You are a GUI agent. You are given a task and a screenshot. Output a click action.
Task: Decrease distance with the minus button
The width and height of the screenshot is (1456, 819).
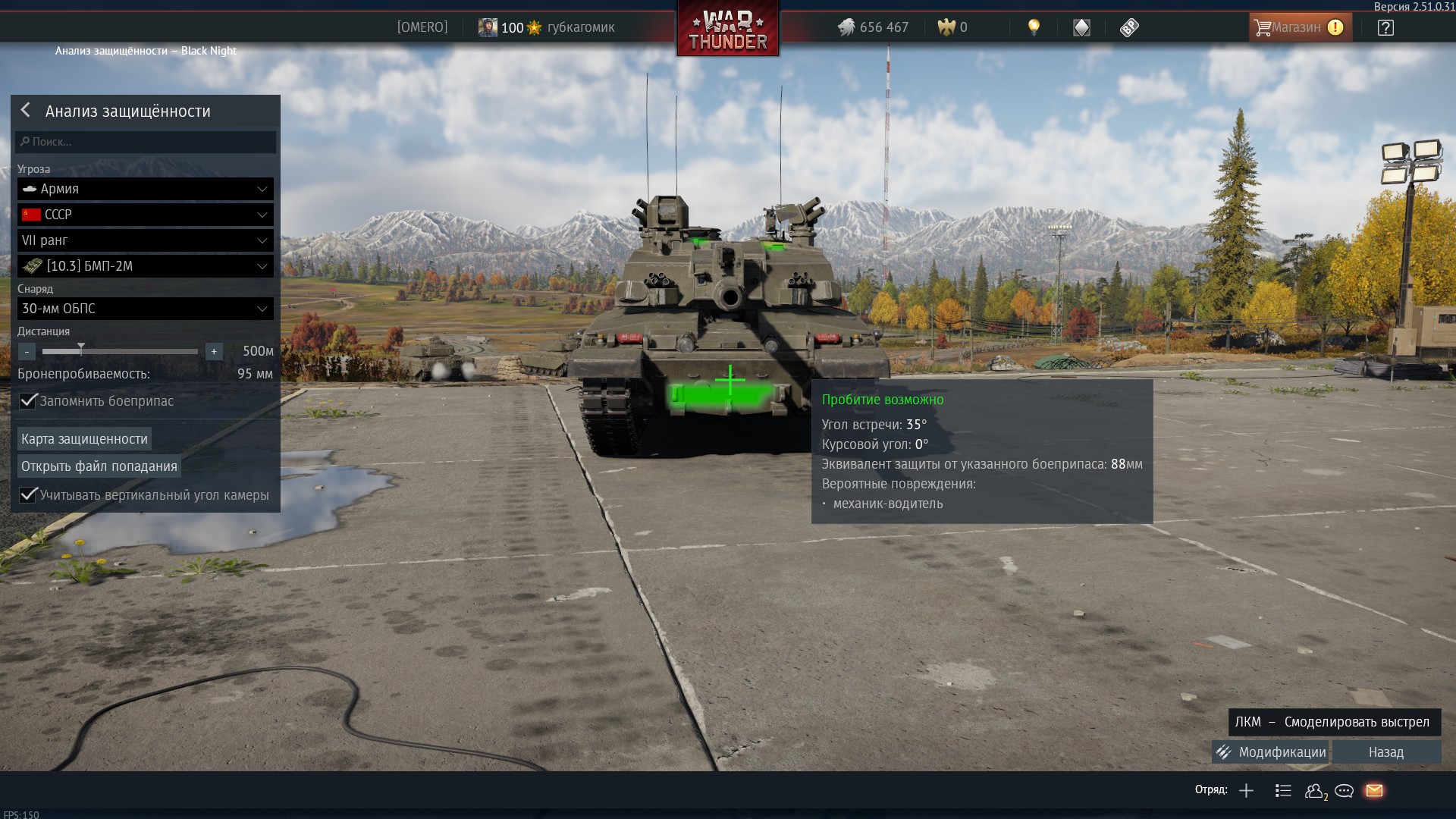[27, 352]
